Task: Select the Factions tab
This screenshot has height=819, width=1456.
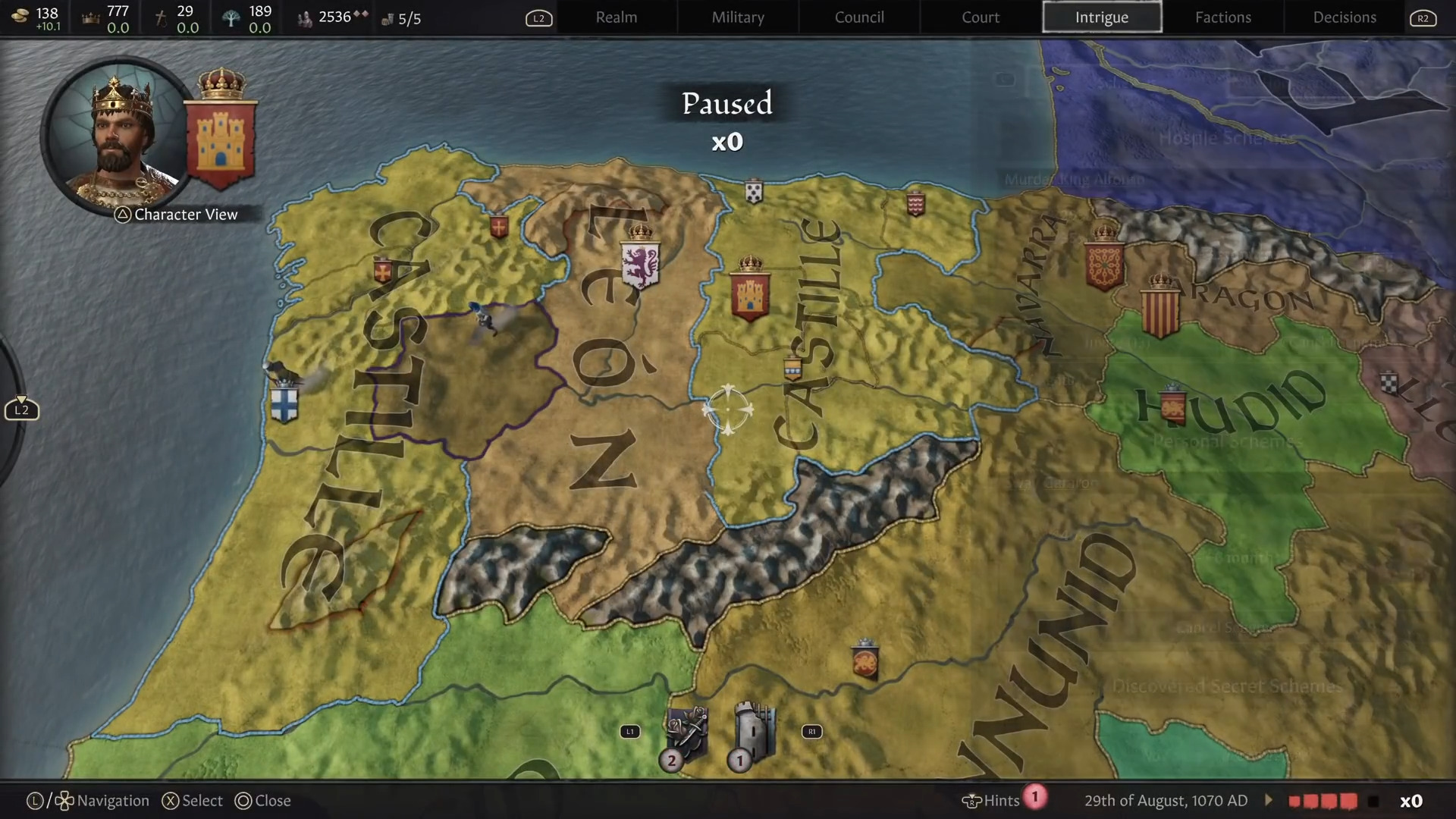Action: coord(1223,17)
